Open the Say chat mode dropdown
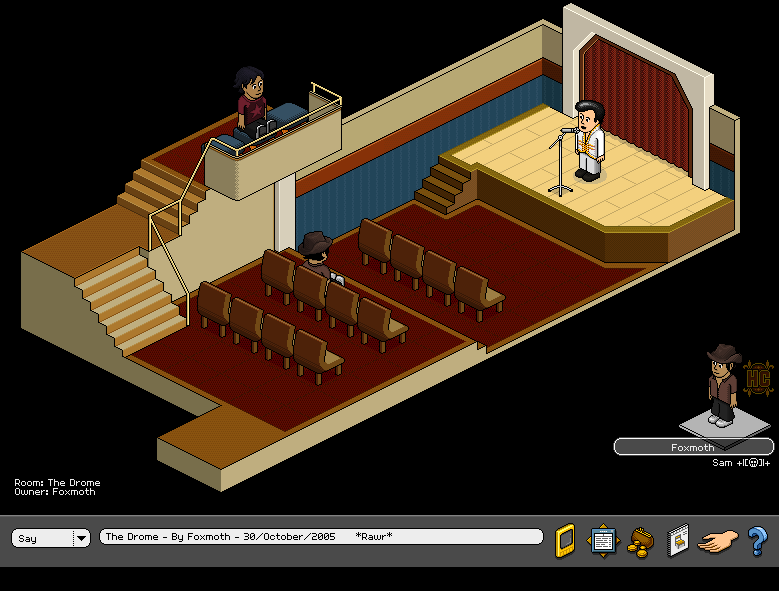Viewport: 779px width, 591px height. tap(80, 538)
